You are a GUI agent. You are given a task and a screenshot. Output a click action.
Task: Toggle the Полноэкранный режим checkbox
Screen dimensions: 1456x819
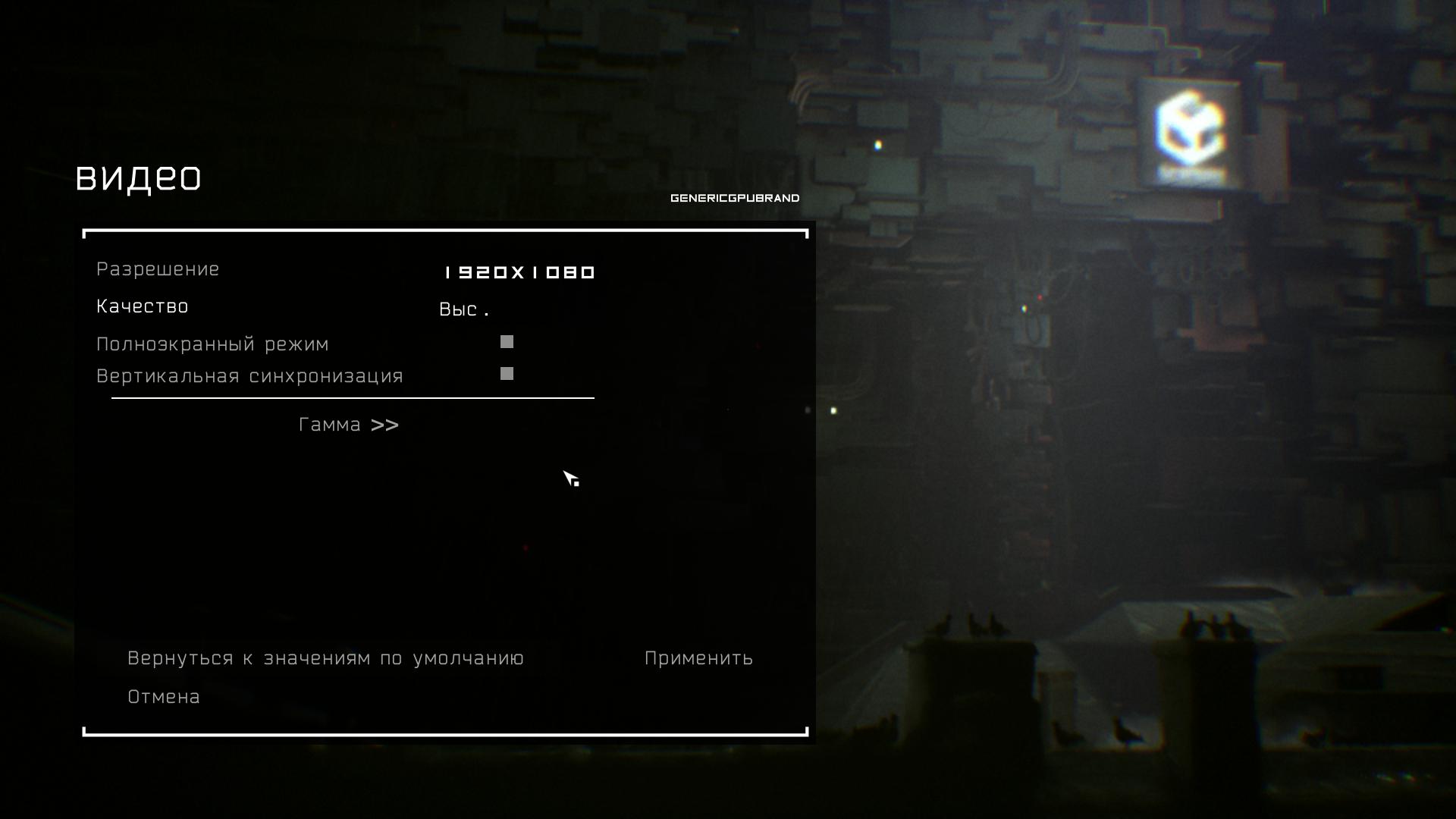(x=507, y=342)
